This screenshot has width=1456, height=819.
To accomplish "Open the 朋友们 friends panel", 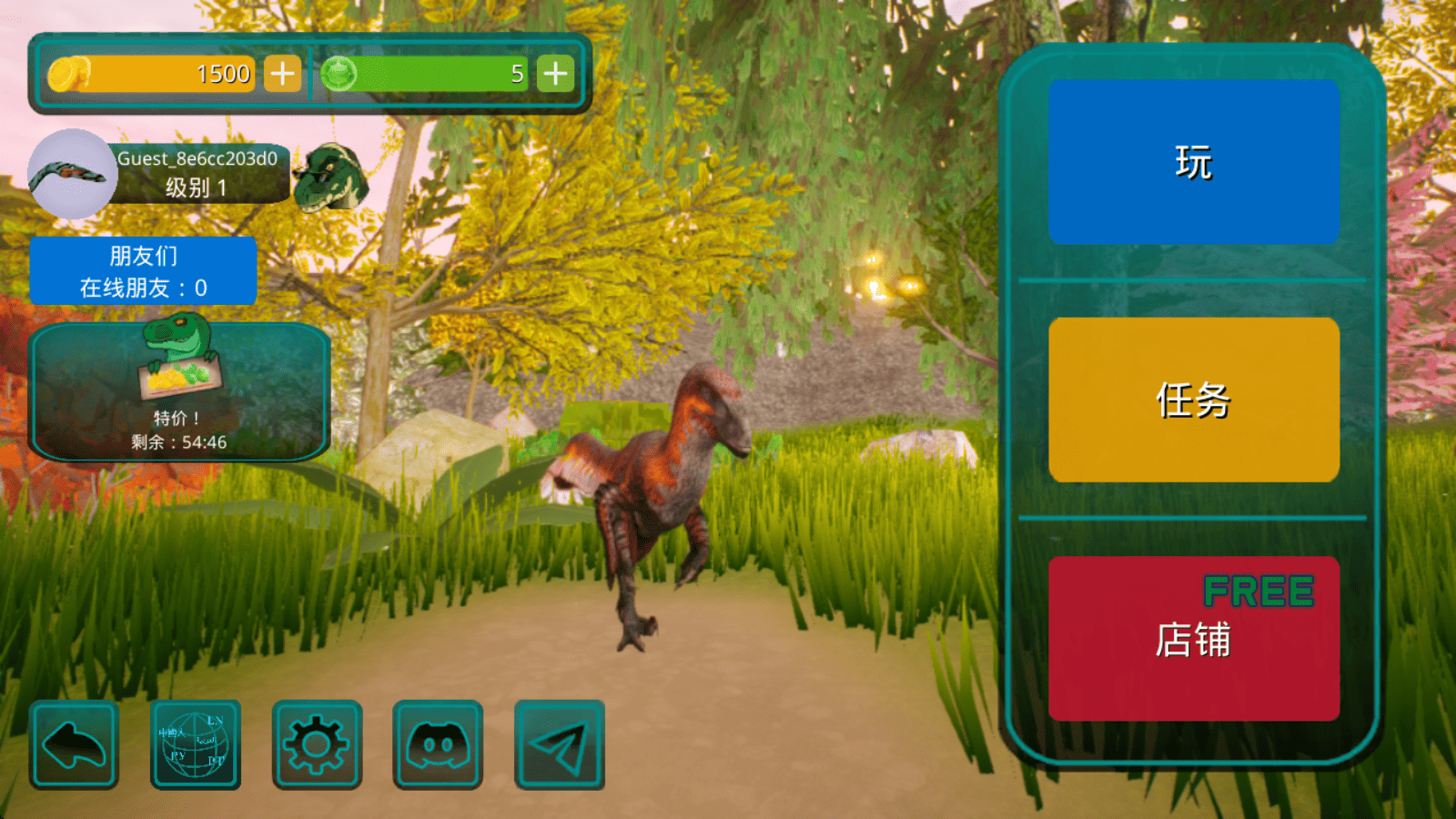I will 144,271.
